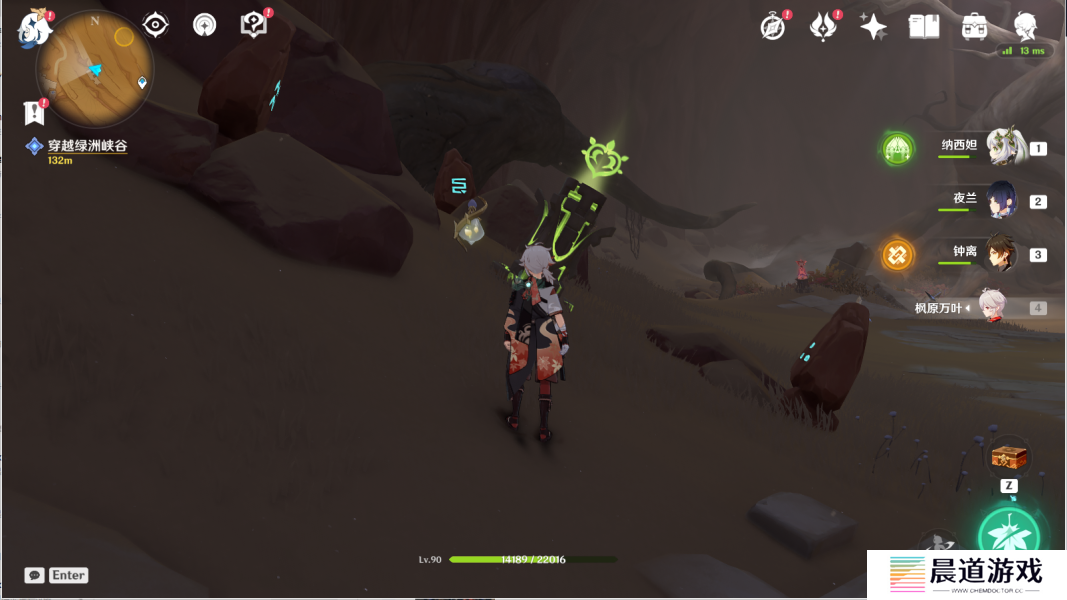Open the events compass icon

coord(773,27)
